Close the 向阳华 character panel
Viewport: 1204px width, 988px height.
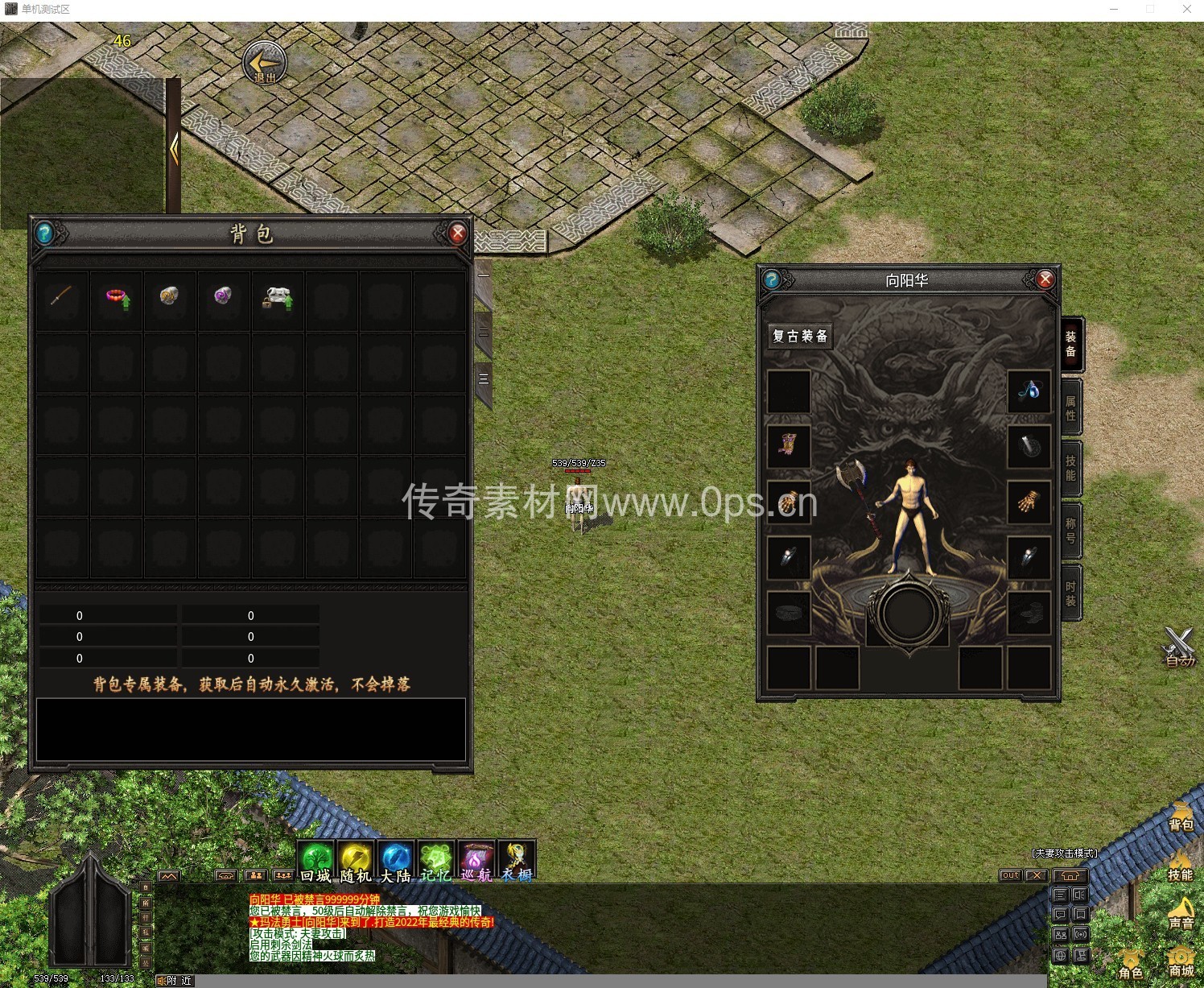pyautogui.click(x=1045, y=279)
